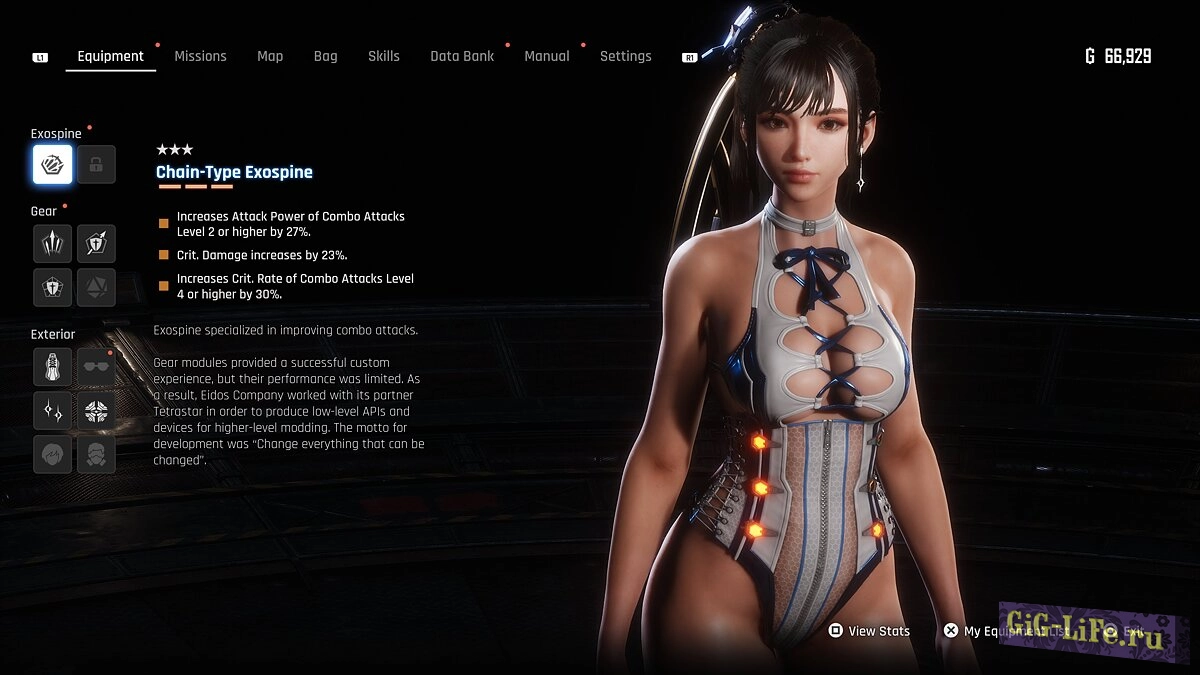Switch to the Manual tab
This screenshot has height=675, width=1200.
pos(547,56)
